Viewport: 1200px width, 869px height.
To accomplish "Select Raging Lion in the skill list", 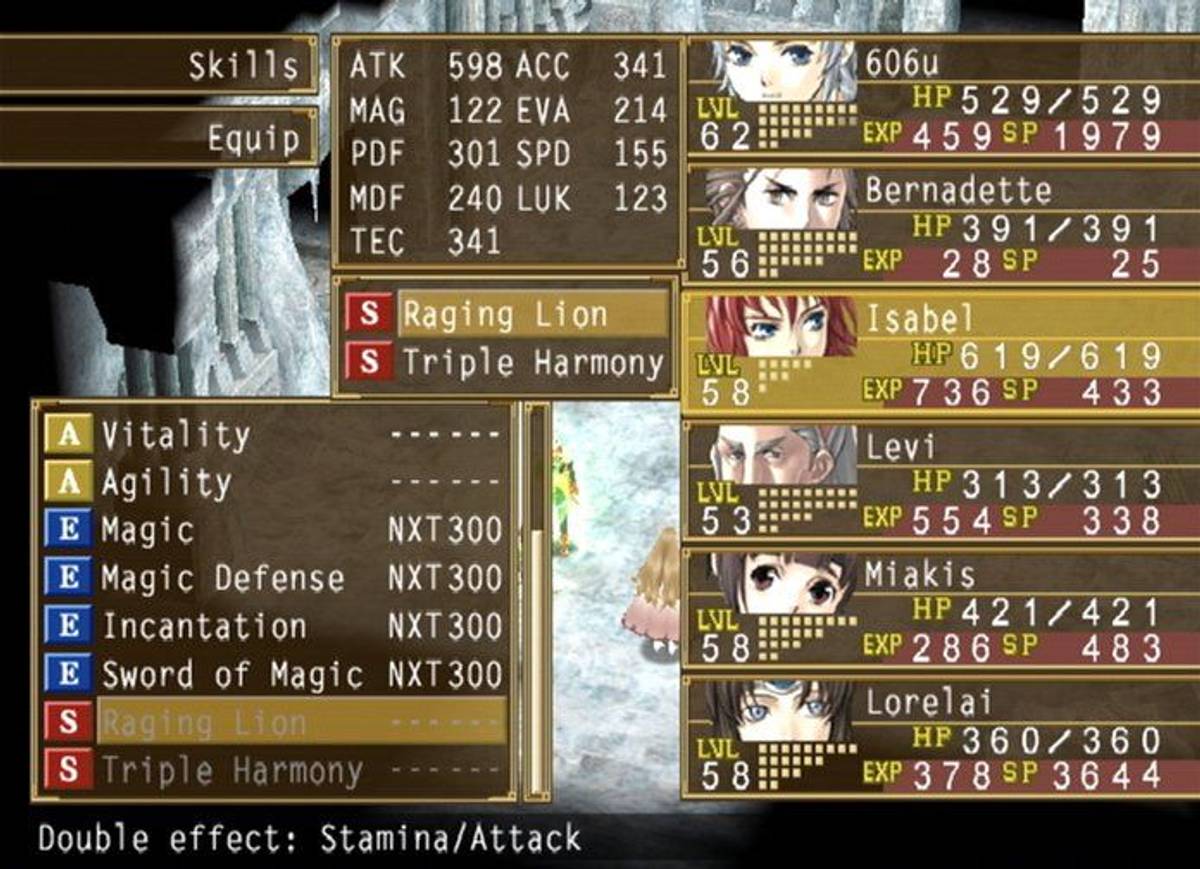I will (272, 722).
